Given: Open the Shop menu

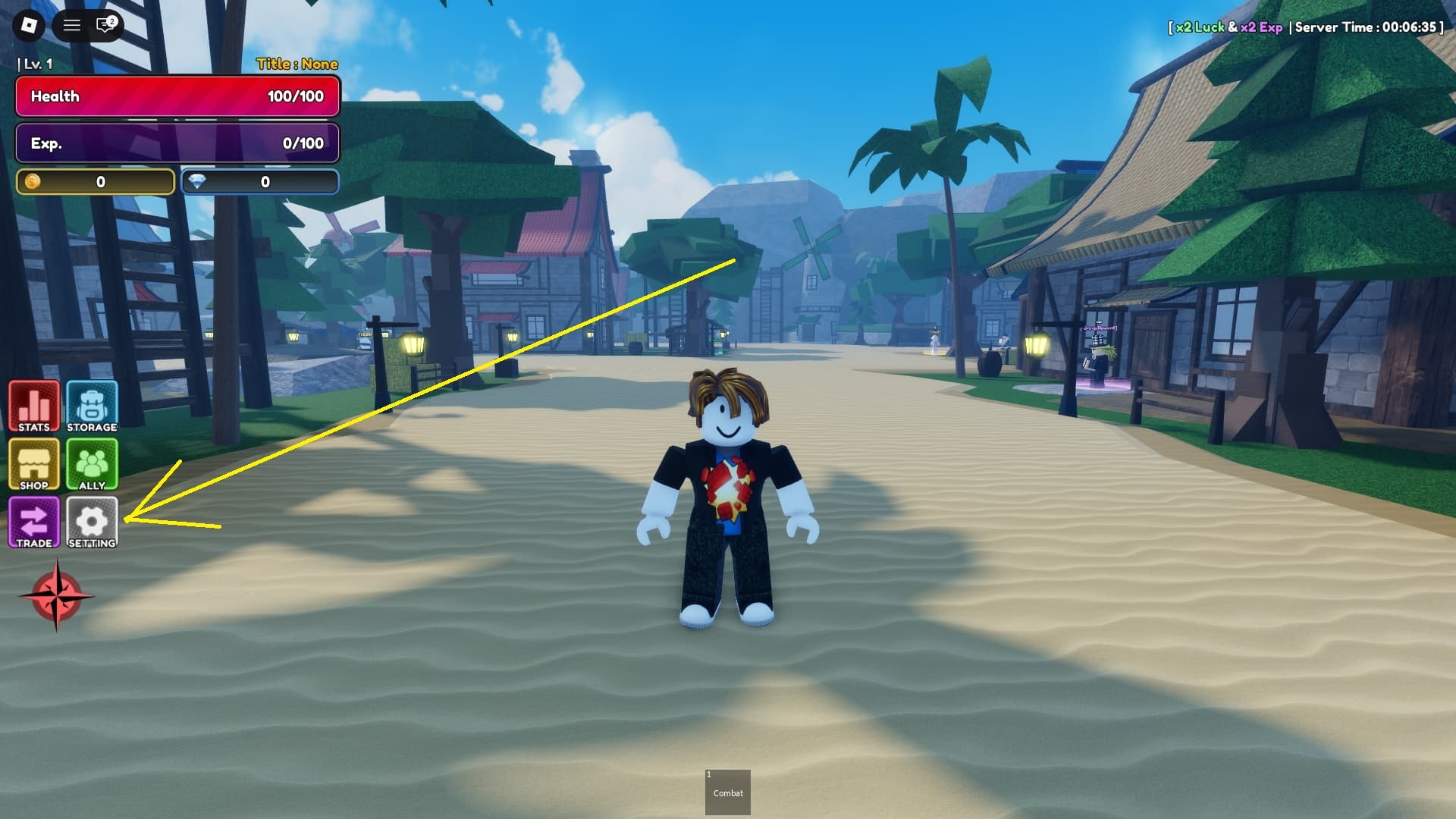Looking at the screenshot, I should click(34, 464).
